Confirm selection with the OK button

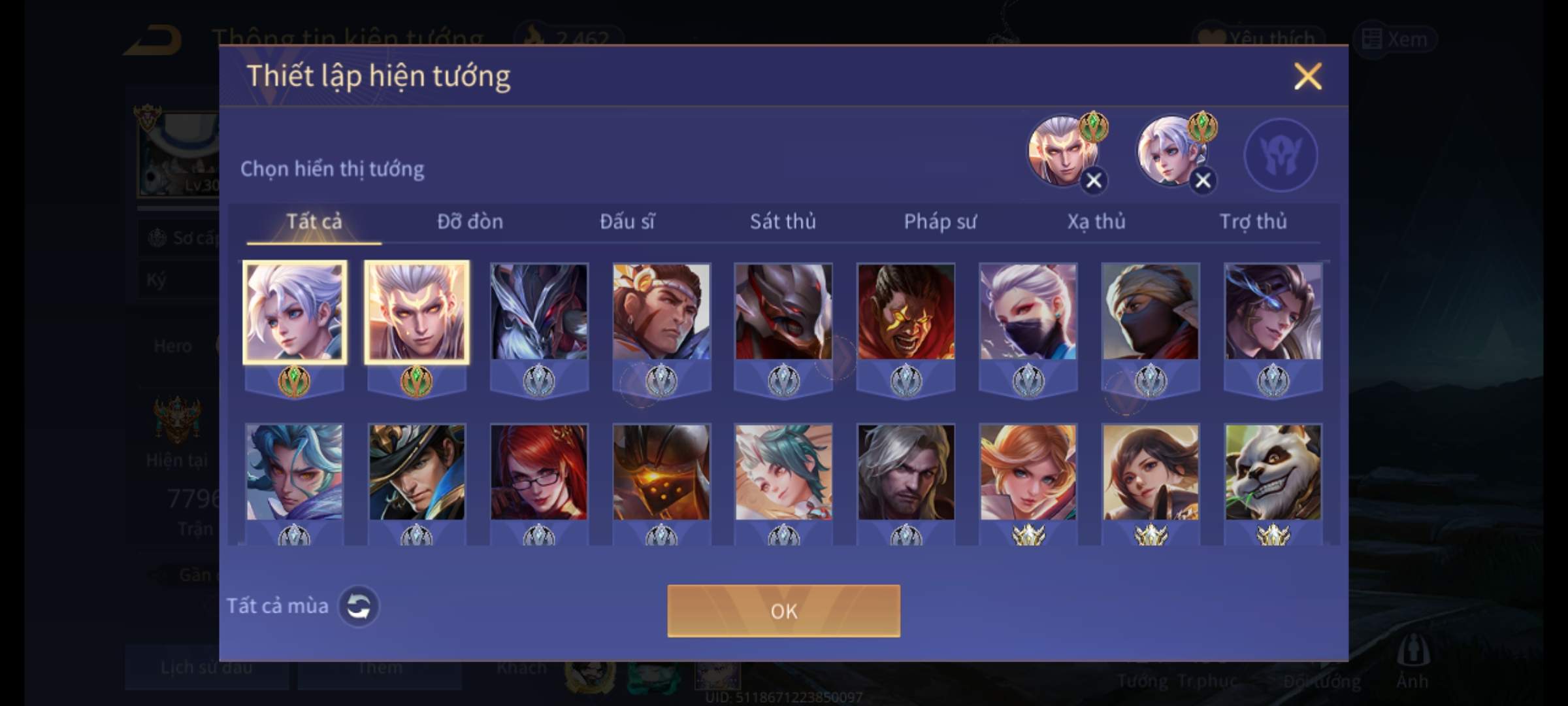[x=783, y=611]
